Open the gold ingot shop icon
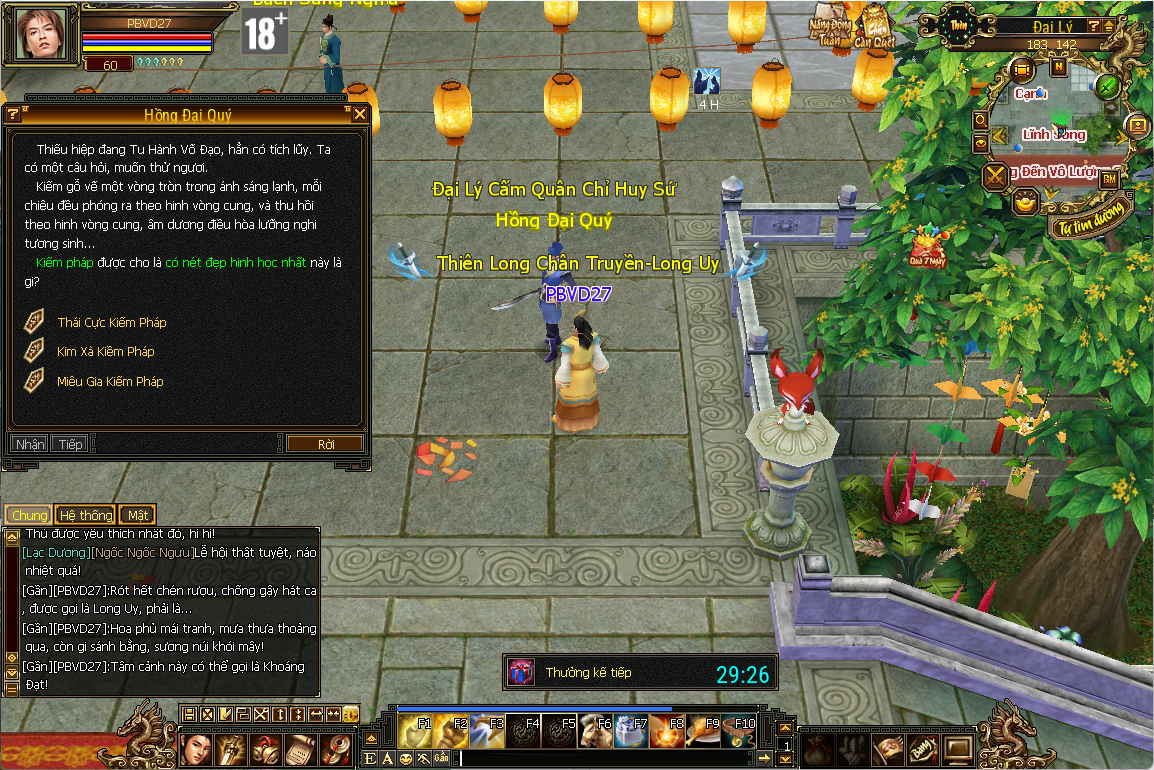Screen dimensions: 1154x770 (x=1025, y=203)
